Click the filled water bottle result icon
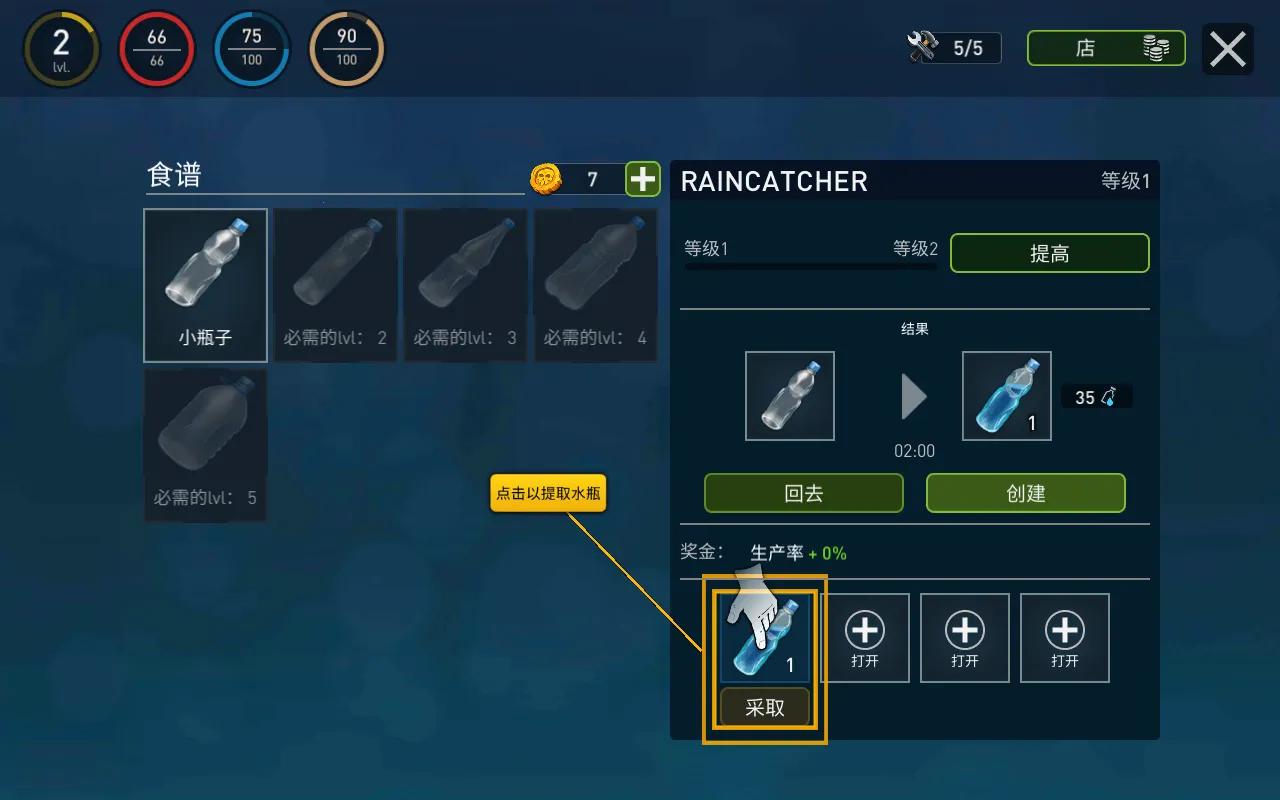This screenshot has width=1280, height=800. [x=1006, y=396]
